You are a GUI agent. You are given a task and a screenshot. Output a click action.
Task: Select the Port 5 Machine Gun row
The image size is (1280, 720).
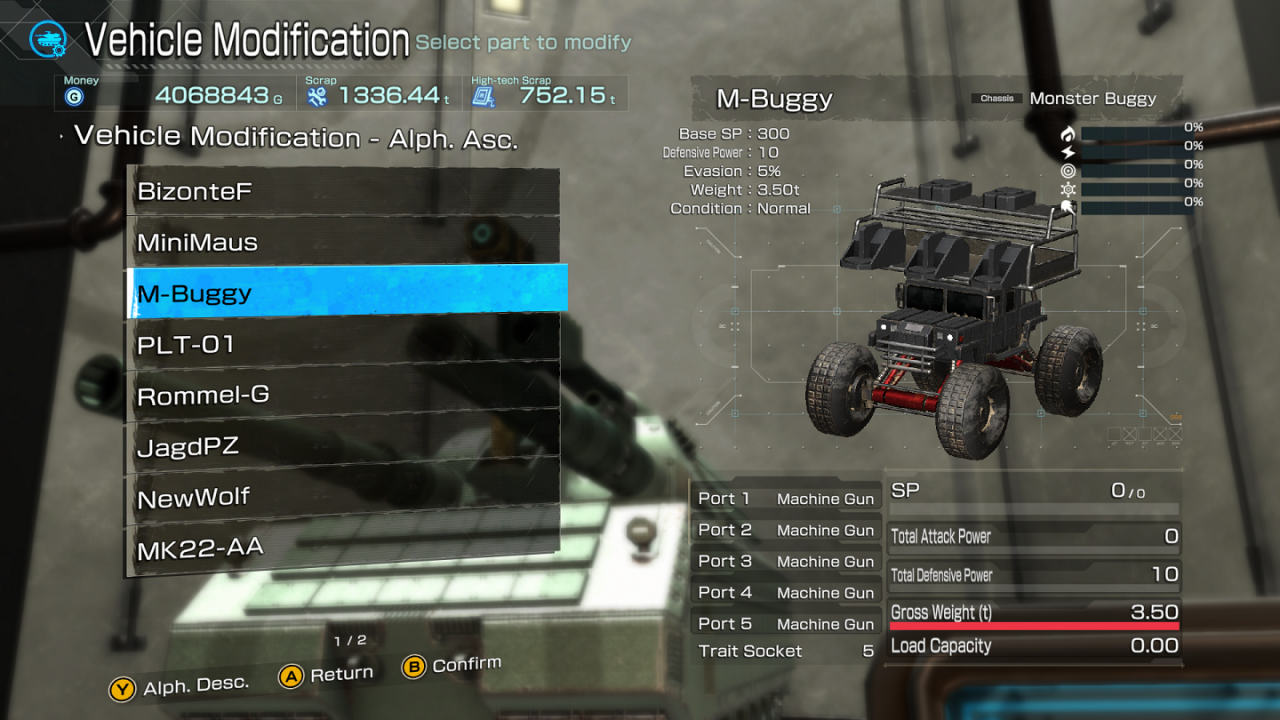pyautogui.click(x=786, y=623)
